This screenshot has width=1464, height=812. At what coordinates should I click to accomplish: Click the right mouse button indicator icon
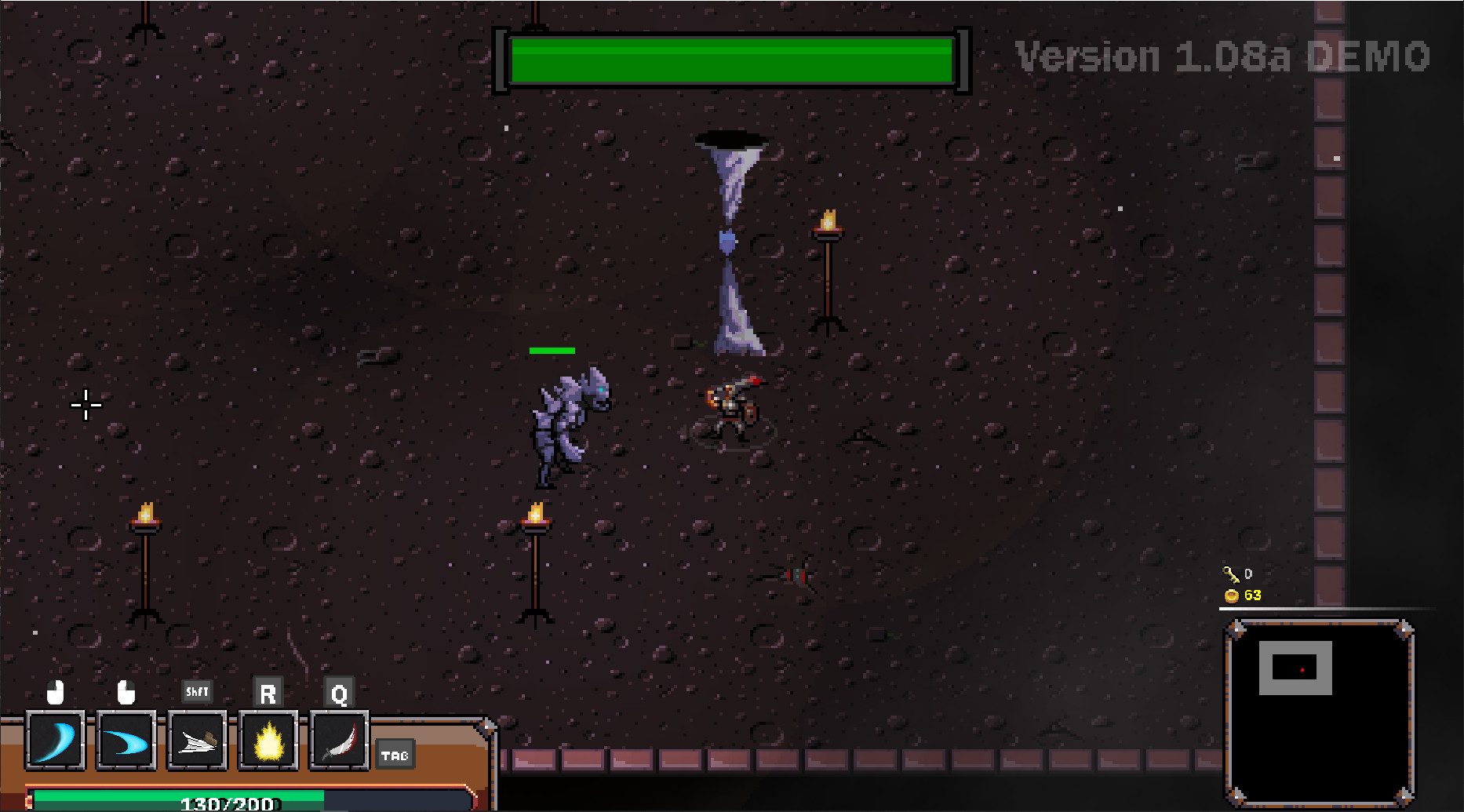[126, 694]
